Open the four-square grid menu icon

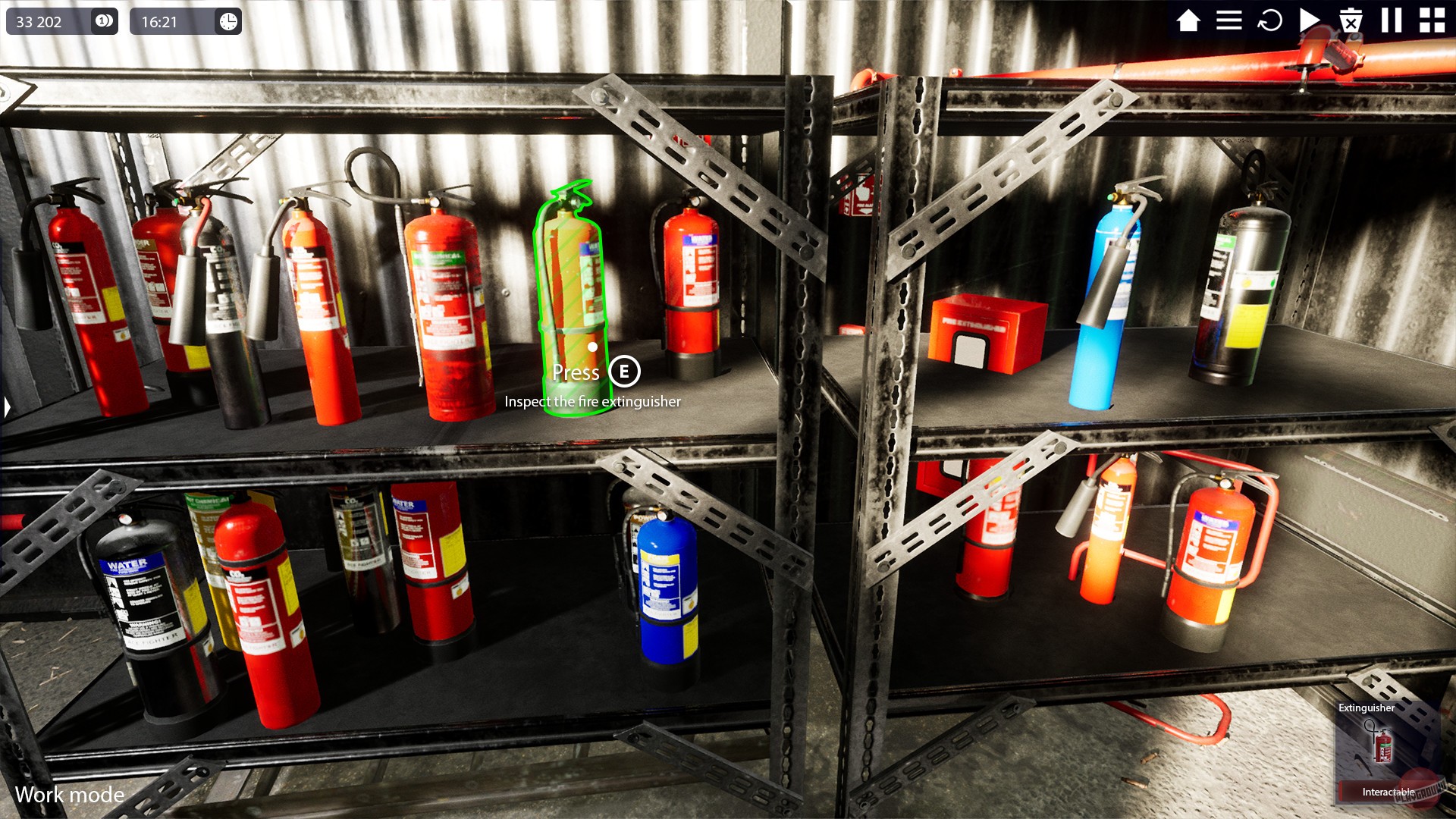1433,21
